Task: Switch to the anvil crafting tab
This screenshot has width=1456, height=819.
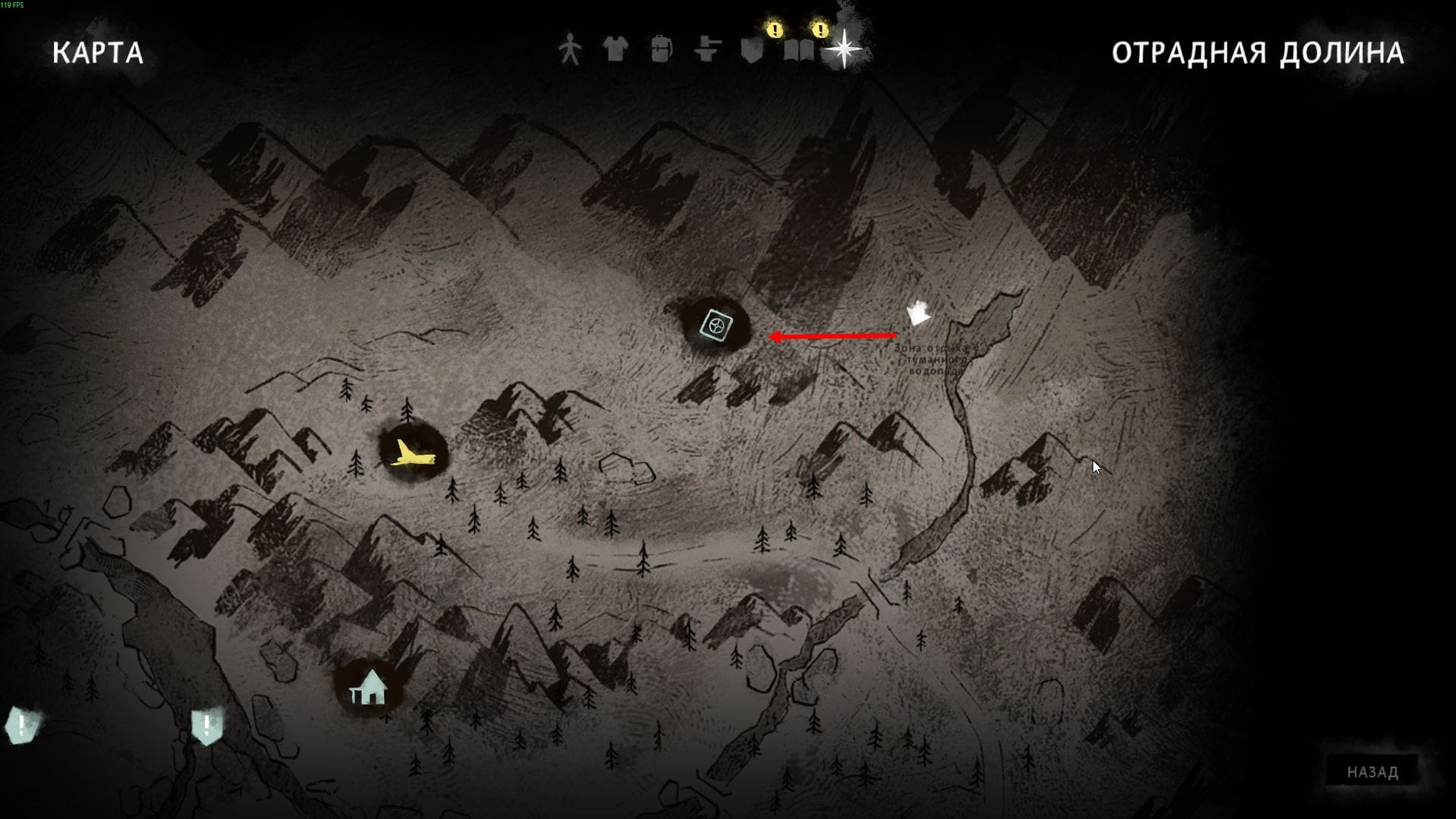Action: coord(706,50)
